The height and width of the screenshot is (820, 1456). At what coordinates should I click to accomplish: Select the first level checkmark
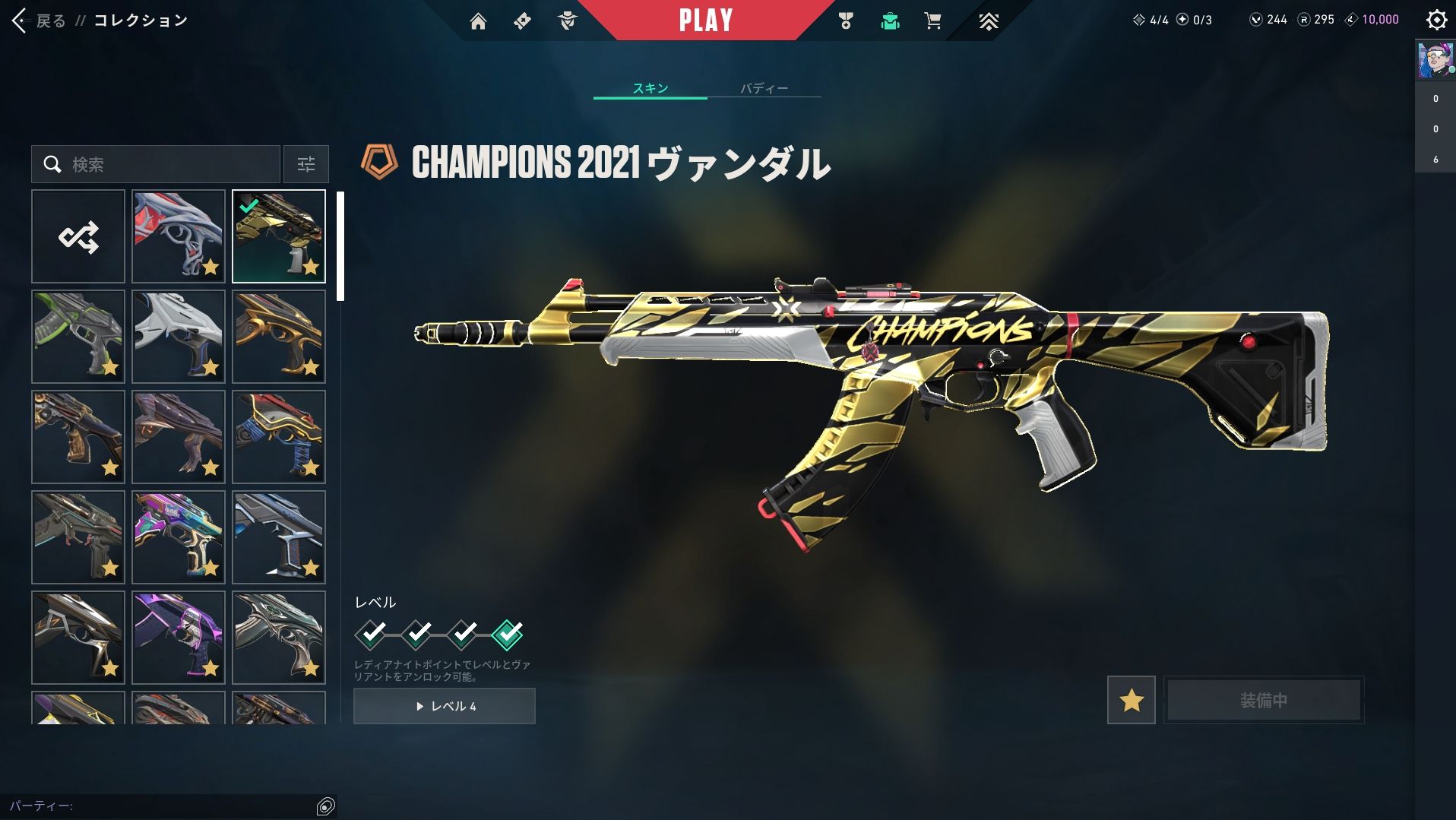[x=371, y=634]
